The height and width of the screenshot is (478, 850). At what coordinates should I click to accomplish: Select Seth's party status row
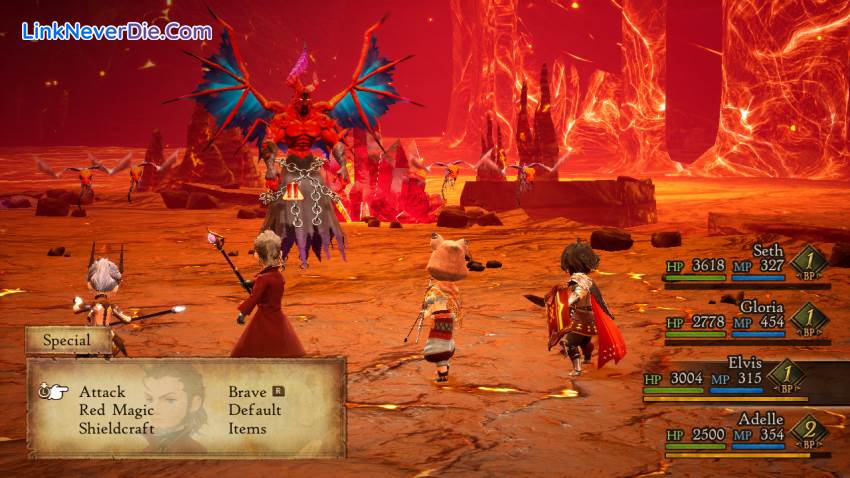[746, 264]
